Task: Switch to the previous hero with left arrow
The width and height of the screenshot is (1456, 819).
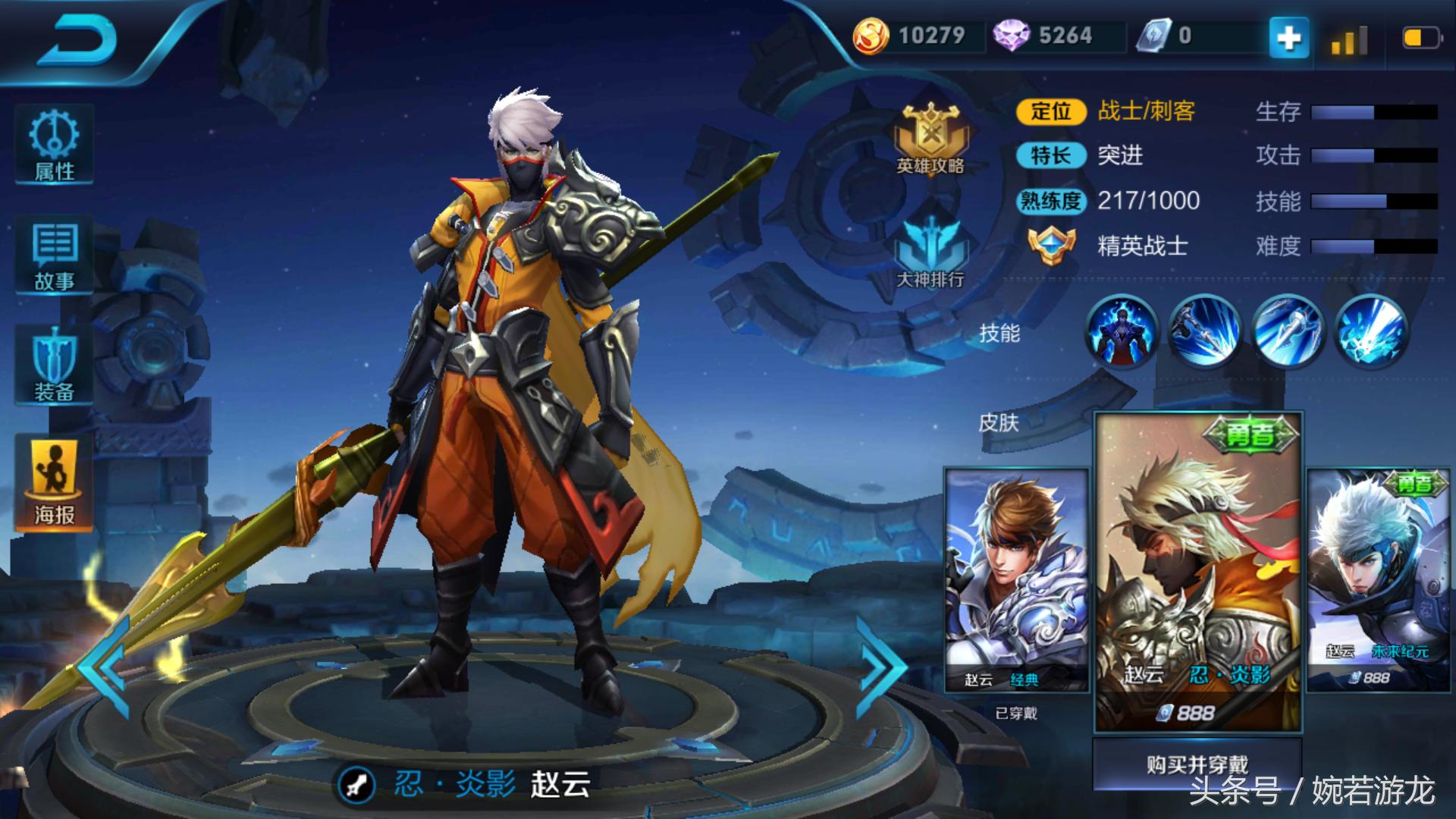Action: click(x=105, y=667)
